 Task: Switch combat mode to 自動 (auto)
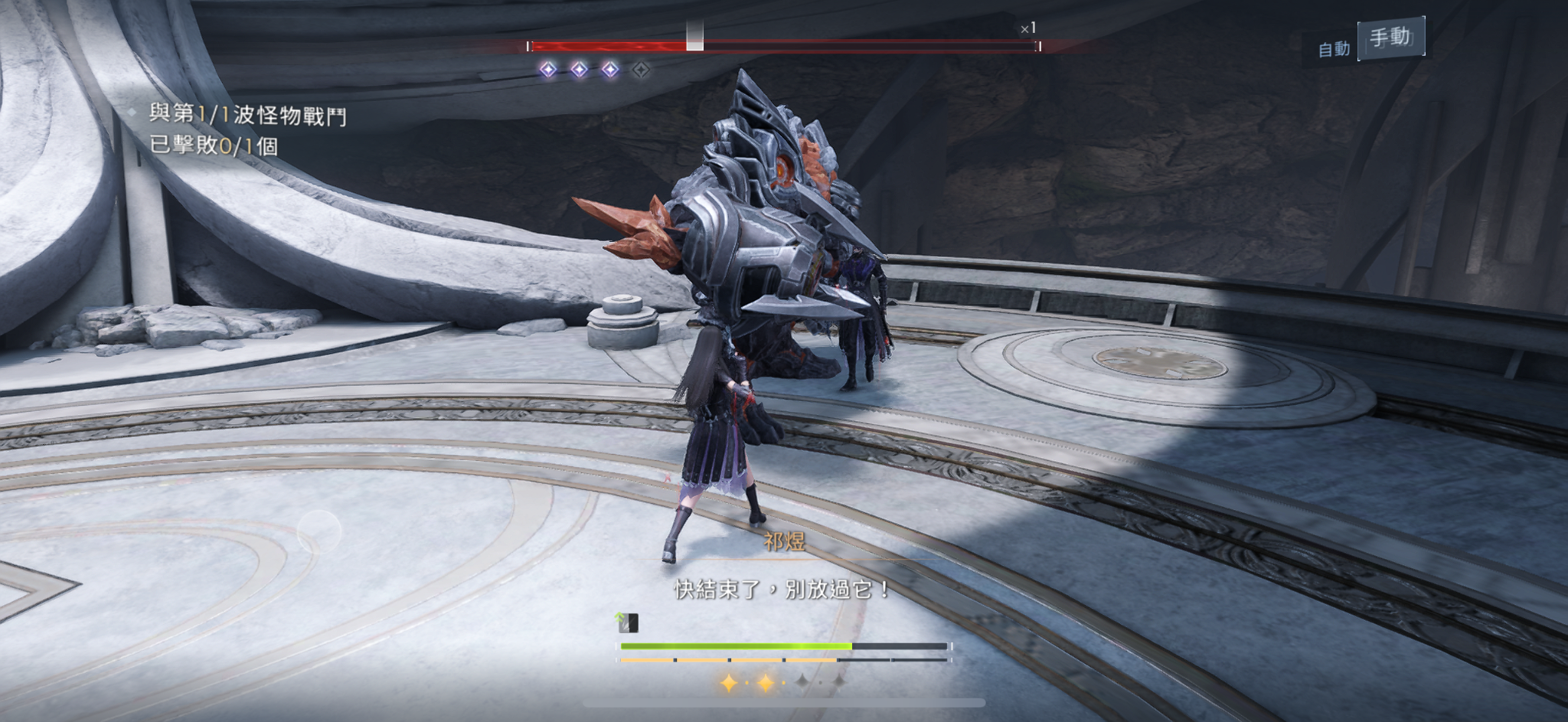click(1333, 50)
